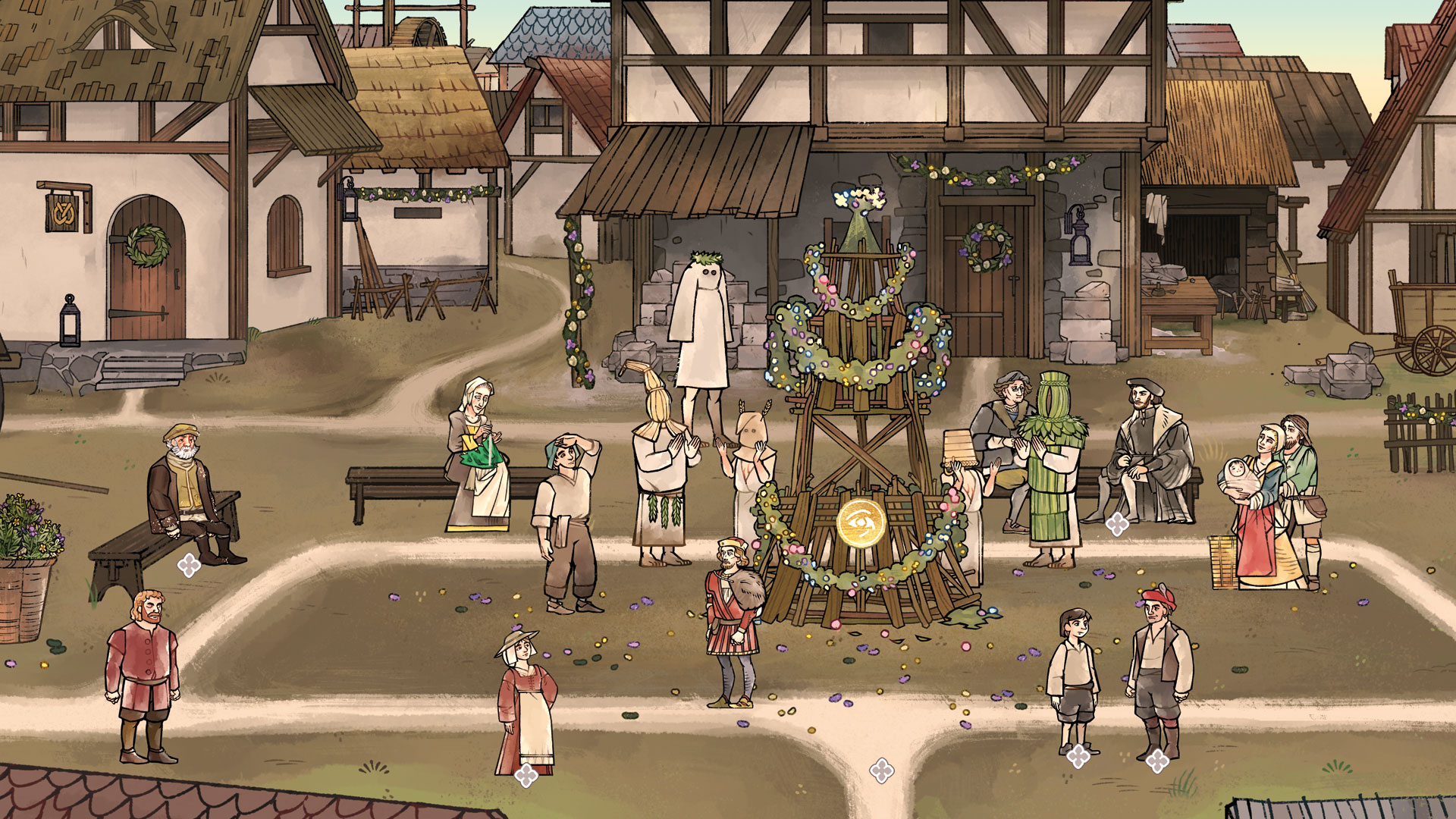
Task: Click the marker beside the bearded old man
Action: pos(189,565)
